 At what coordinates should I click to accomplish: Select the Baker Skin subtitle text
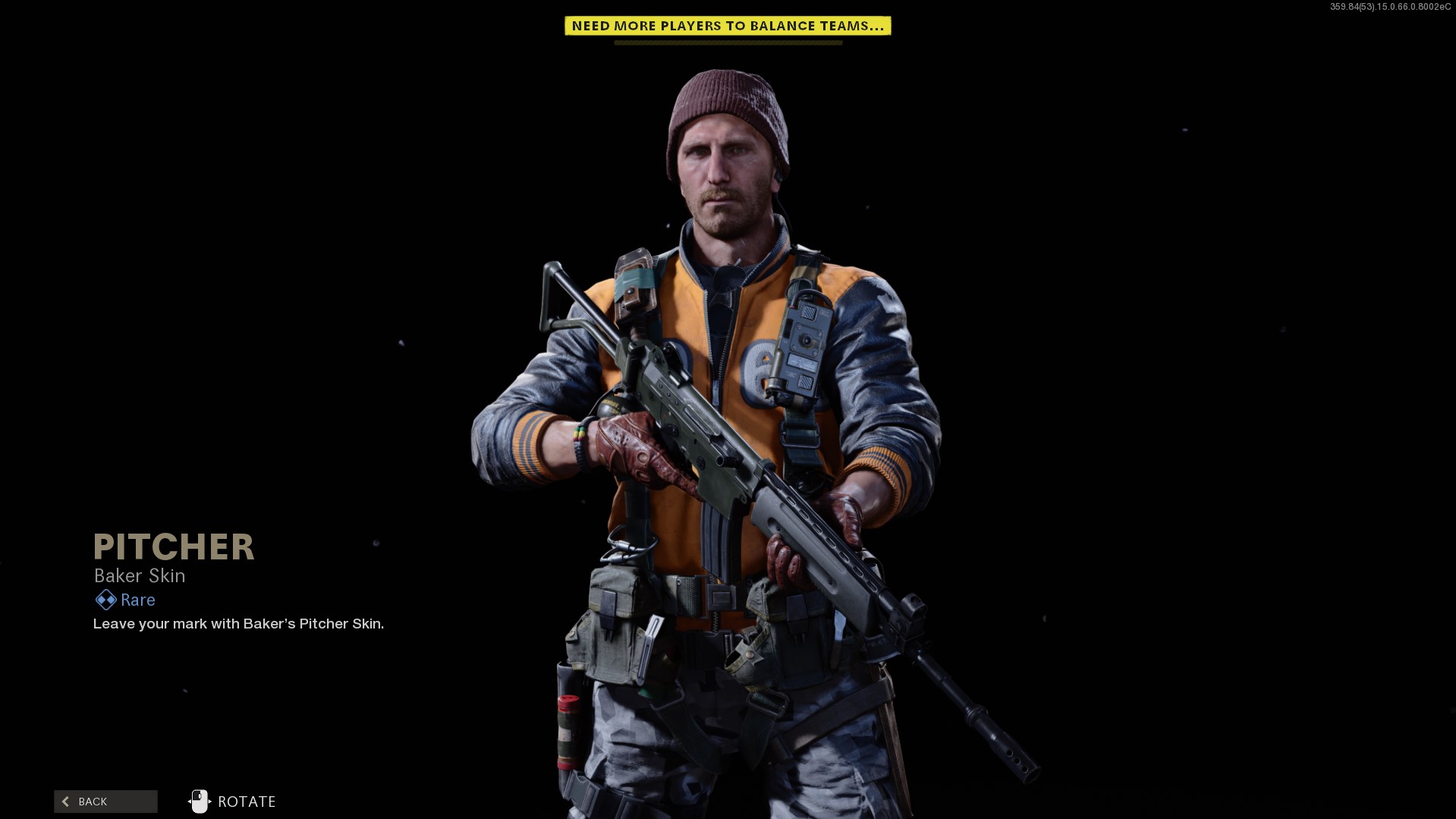[x=139, y=575]
